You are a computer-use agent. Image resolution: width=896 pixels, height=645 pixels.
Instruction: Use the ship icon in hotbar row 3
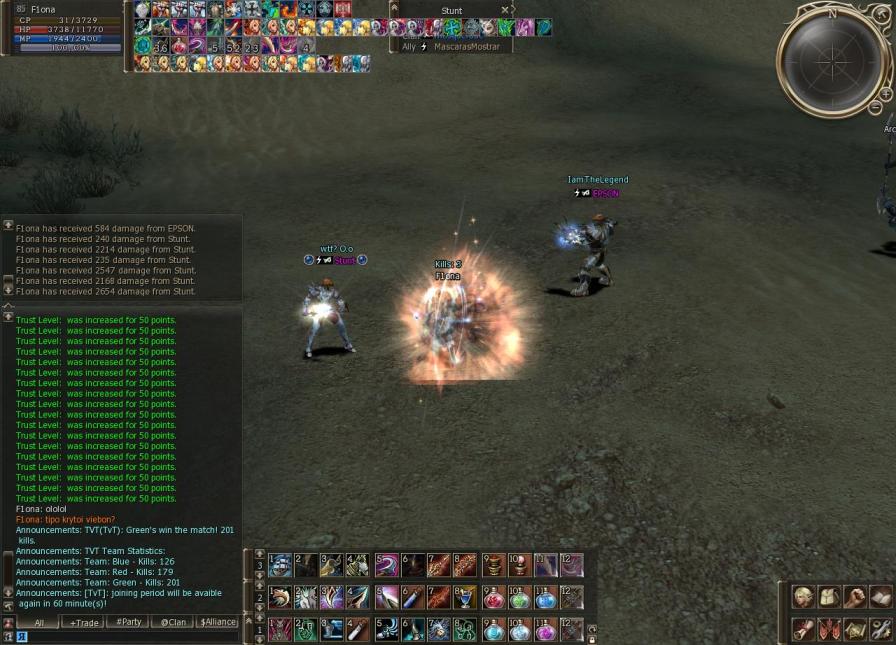(x=281, y=566)
